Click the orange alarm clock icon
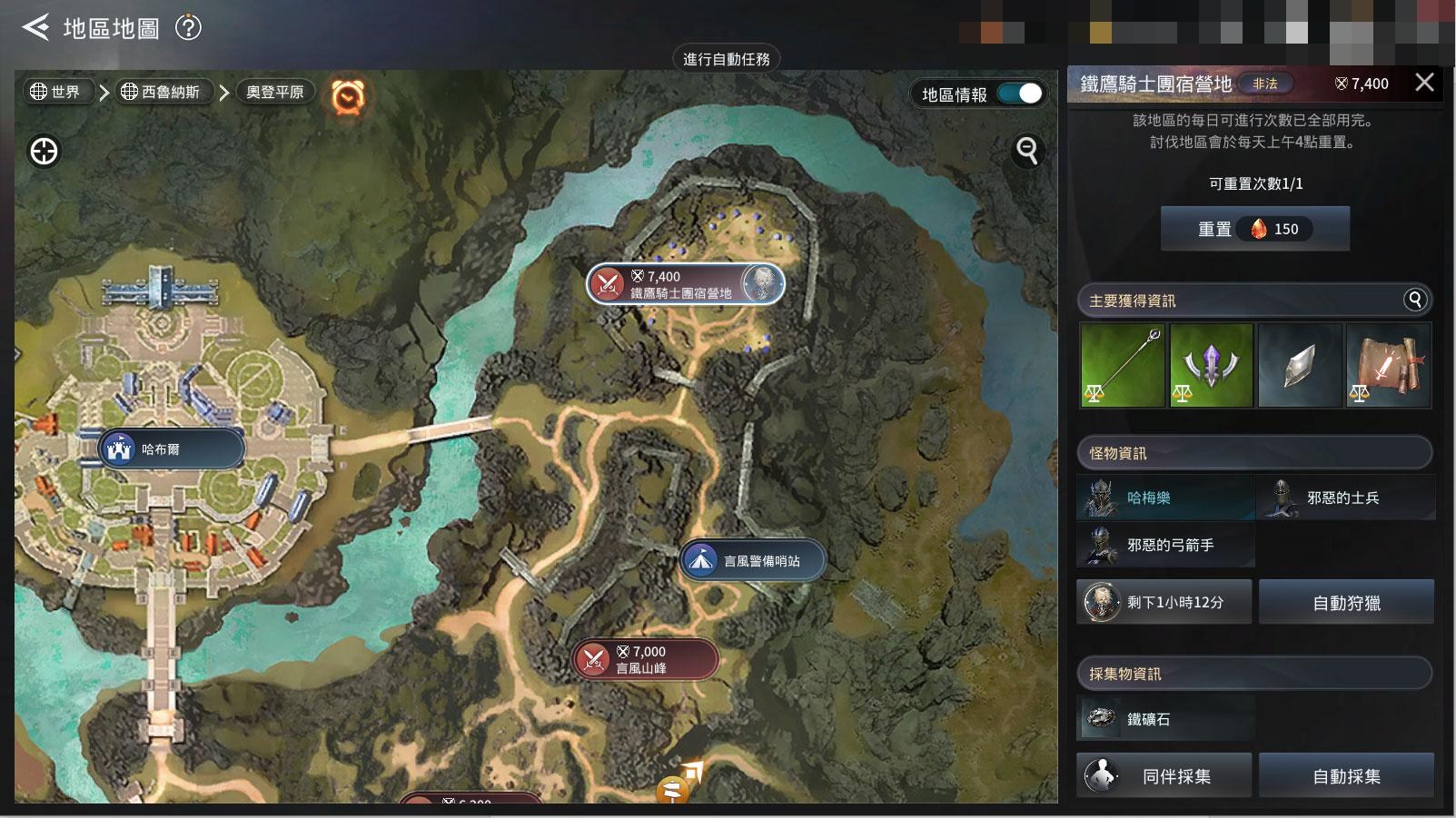The width and height of the screenshot is (1456, 818). pos(348,95)
